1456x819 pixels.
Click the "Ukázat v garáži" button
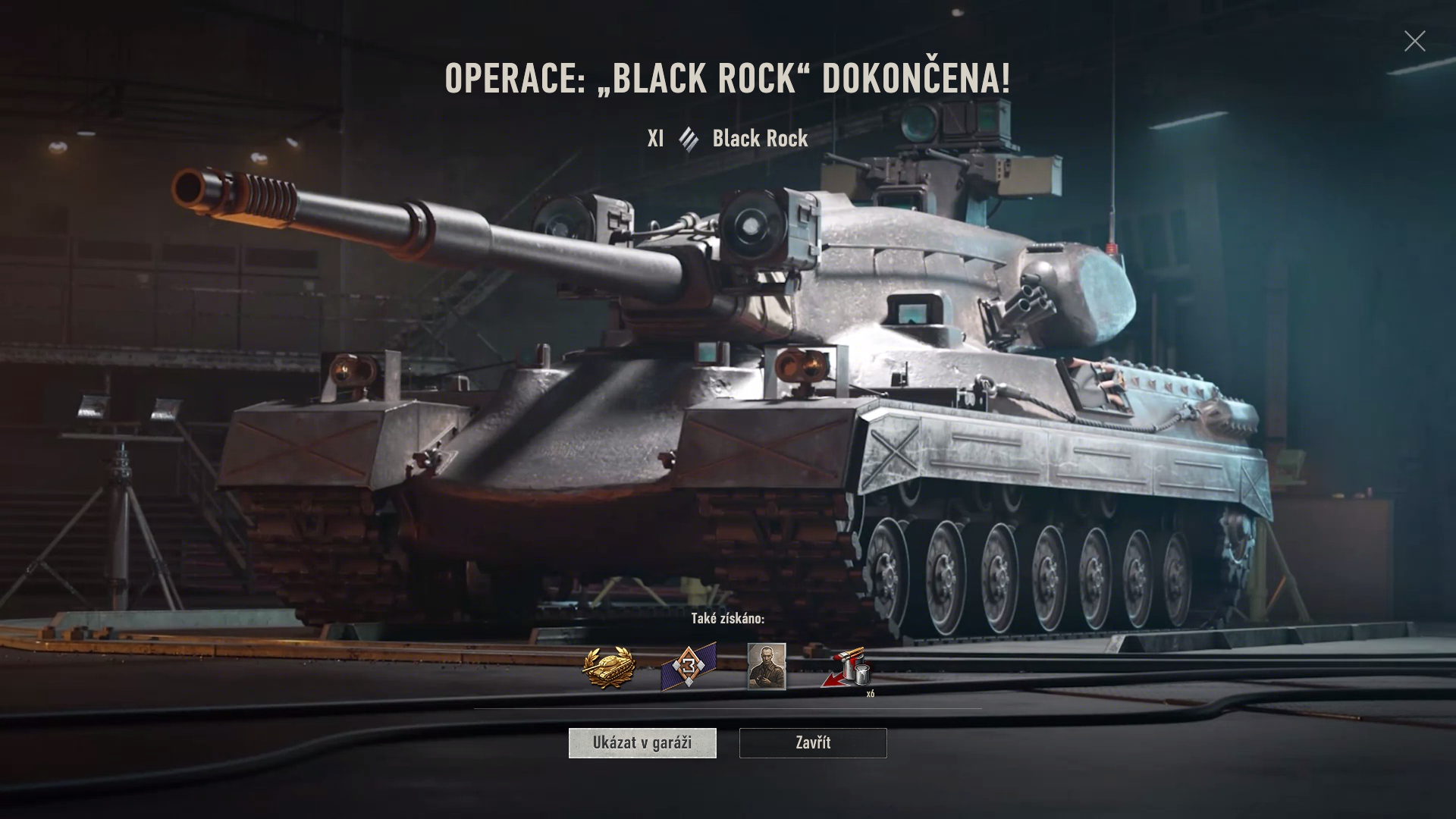(642, 743)
